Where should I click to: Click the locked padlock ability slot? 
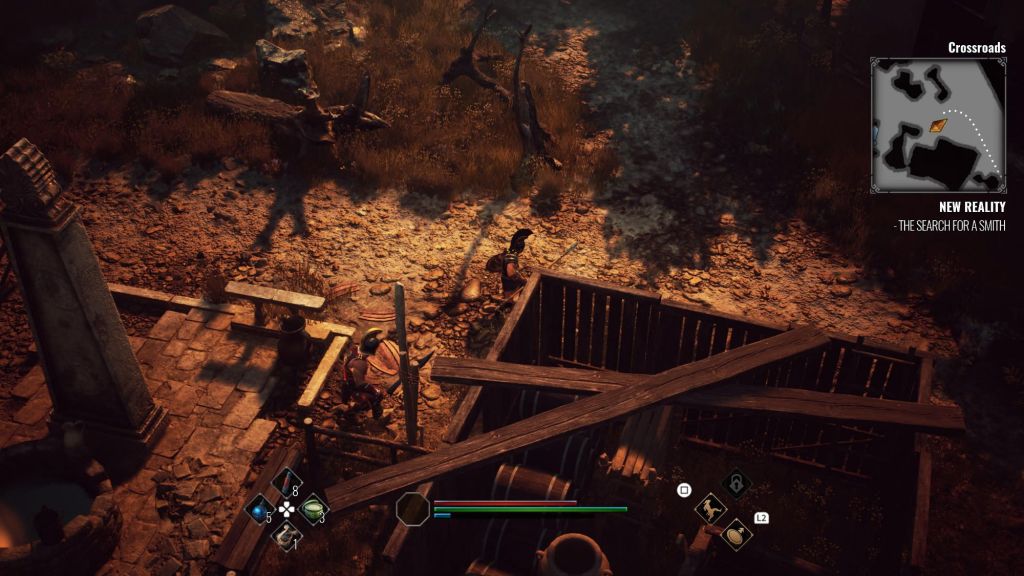(x=737, y=484)
